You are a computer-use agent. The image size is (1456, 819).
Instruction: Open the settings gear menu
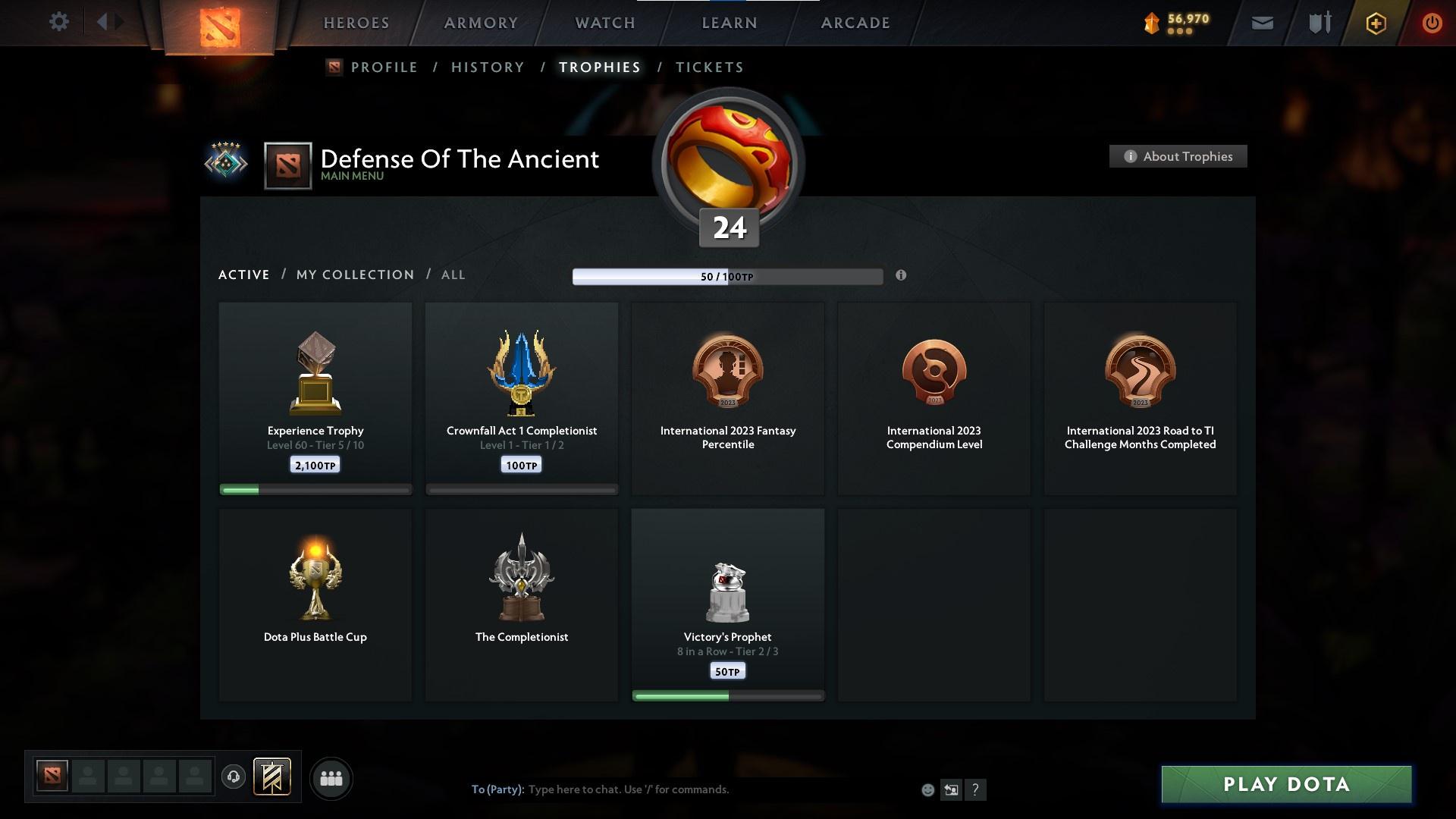[59, 22]
